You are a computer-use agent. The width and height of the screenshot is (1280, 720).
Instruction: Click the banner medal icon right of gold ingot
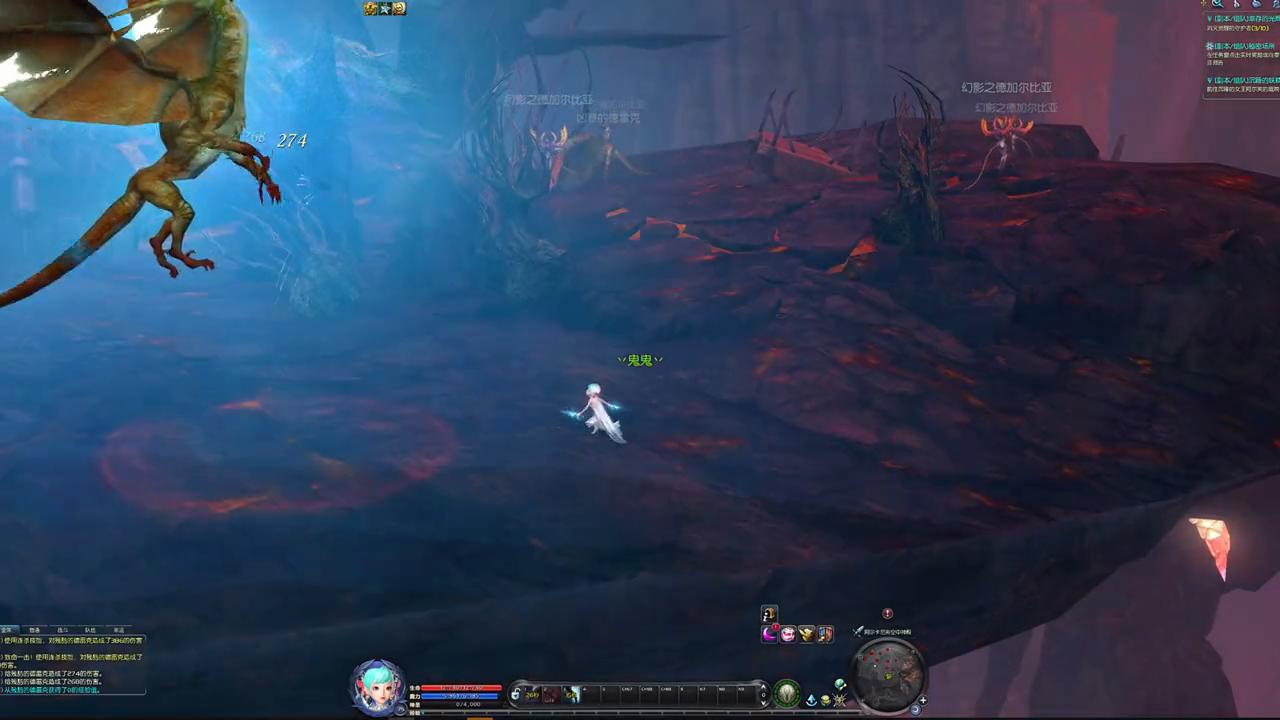pyautogui.click(x=824, y=634)
